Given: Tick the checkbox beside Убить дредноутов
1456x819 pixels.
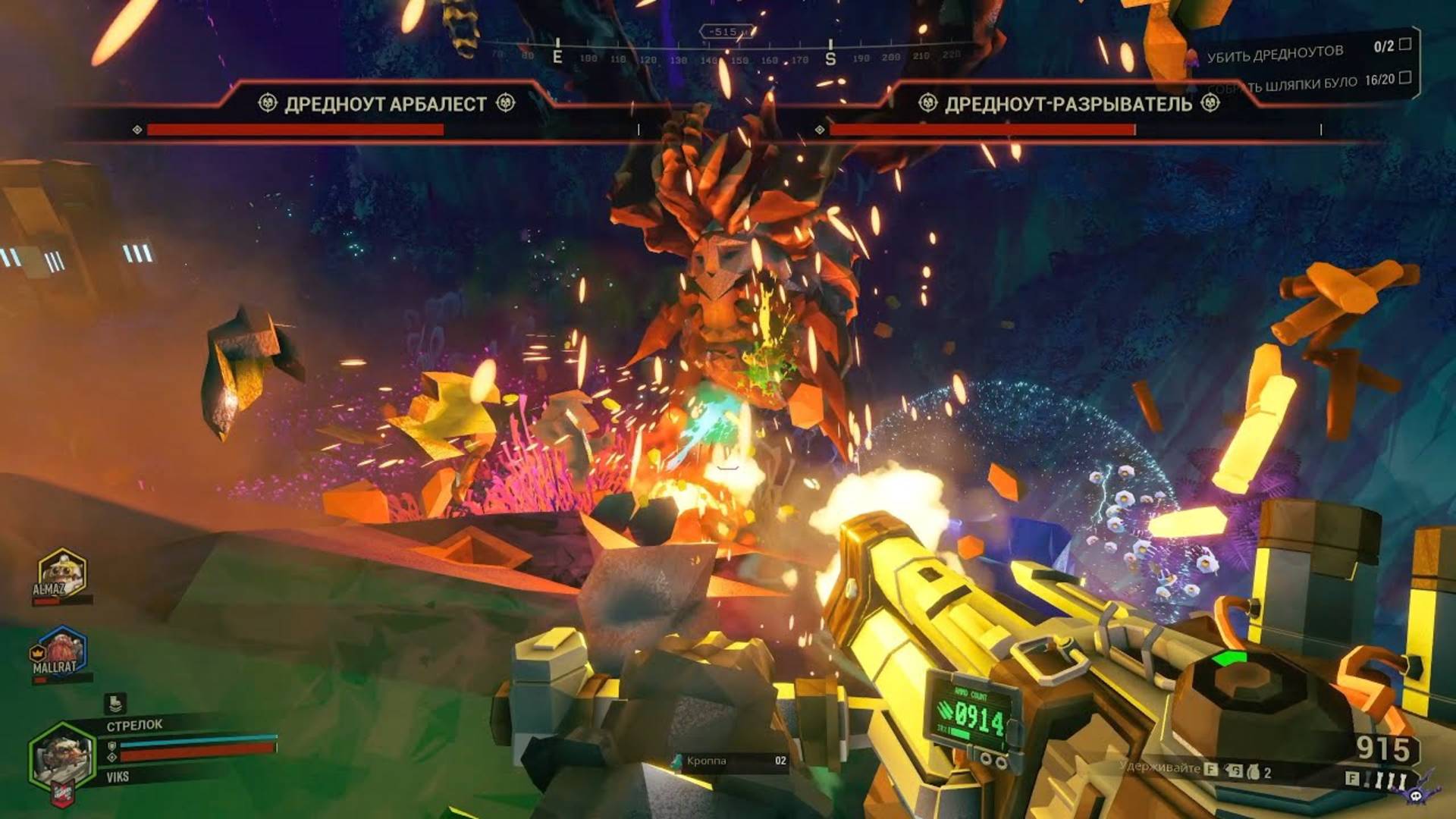Looking at the screenshot, I should pos(1404,45).
